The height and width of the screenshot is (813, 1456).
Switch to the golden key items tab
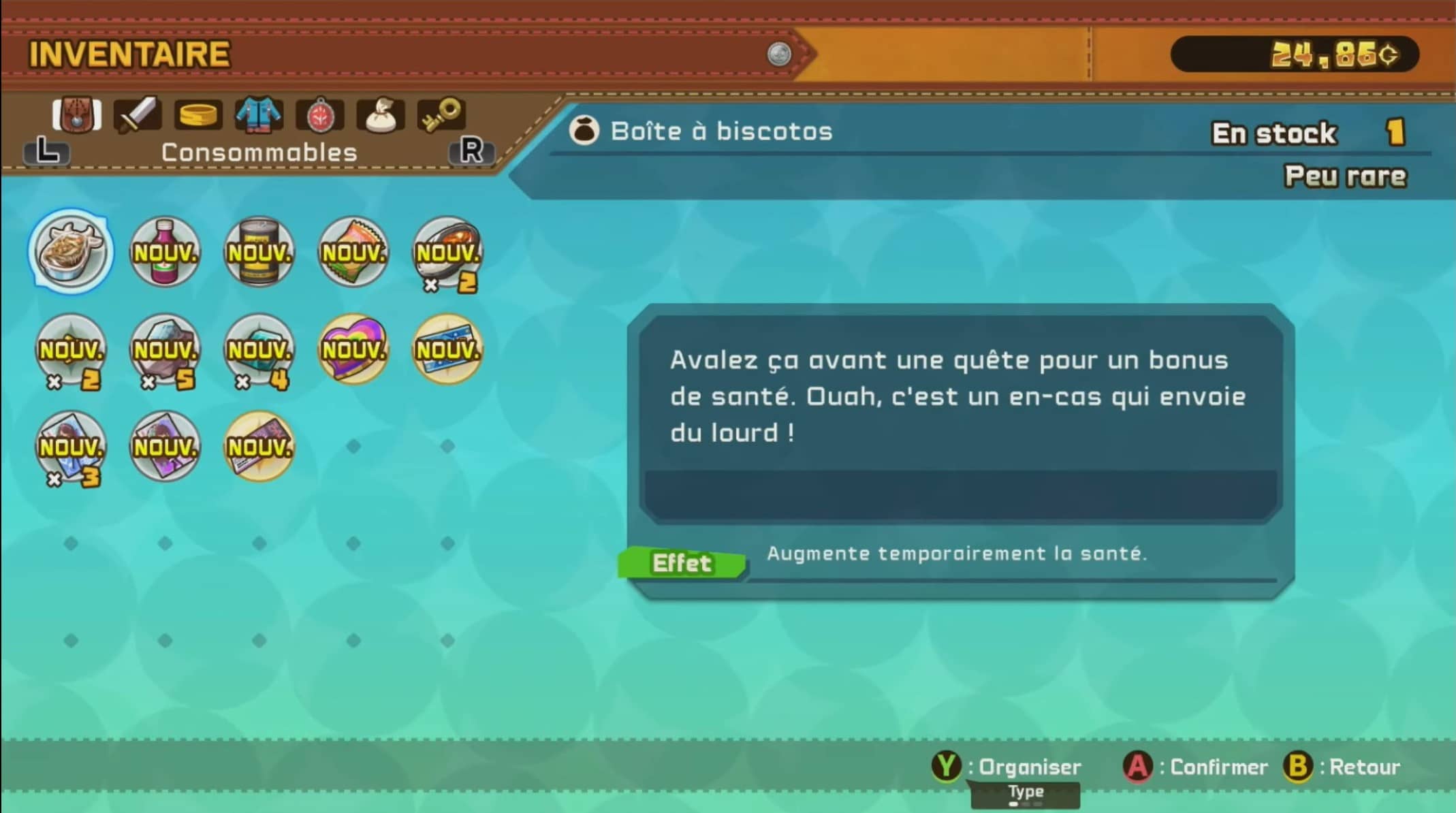click(441, 114)
